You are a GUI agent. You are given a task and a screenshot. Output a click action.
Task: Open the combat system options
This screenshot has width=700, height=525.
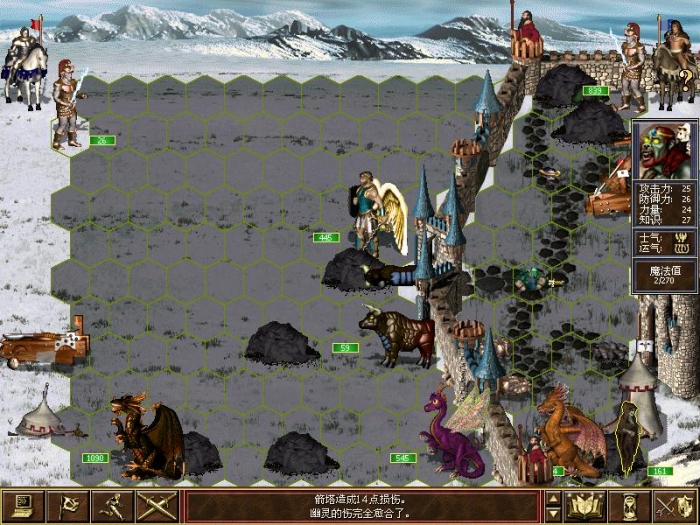point(21,505)
